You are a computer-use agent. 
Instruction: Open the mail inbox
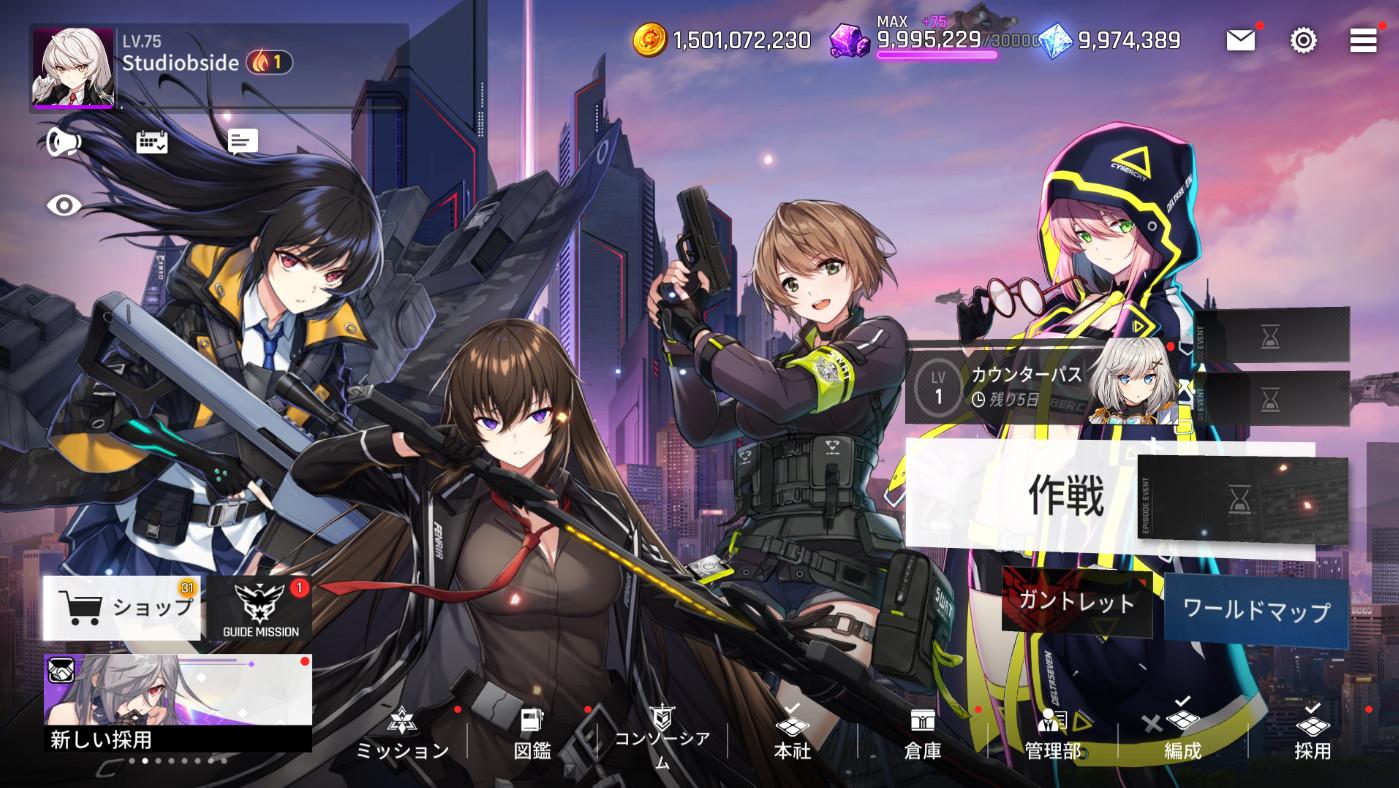tap(1240, 41)
